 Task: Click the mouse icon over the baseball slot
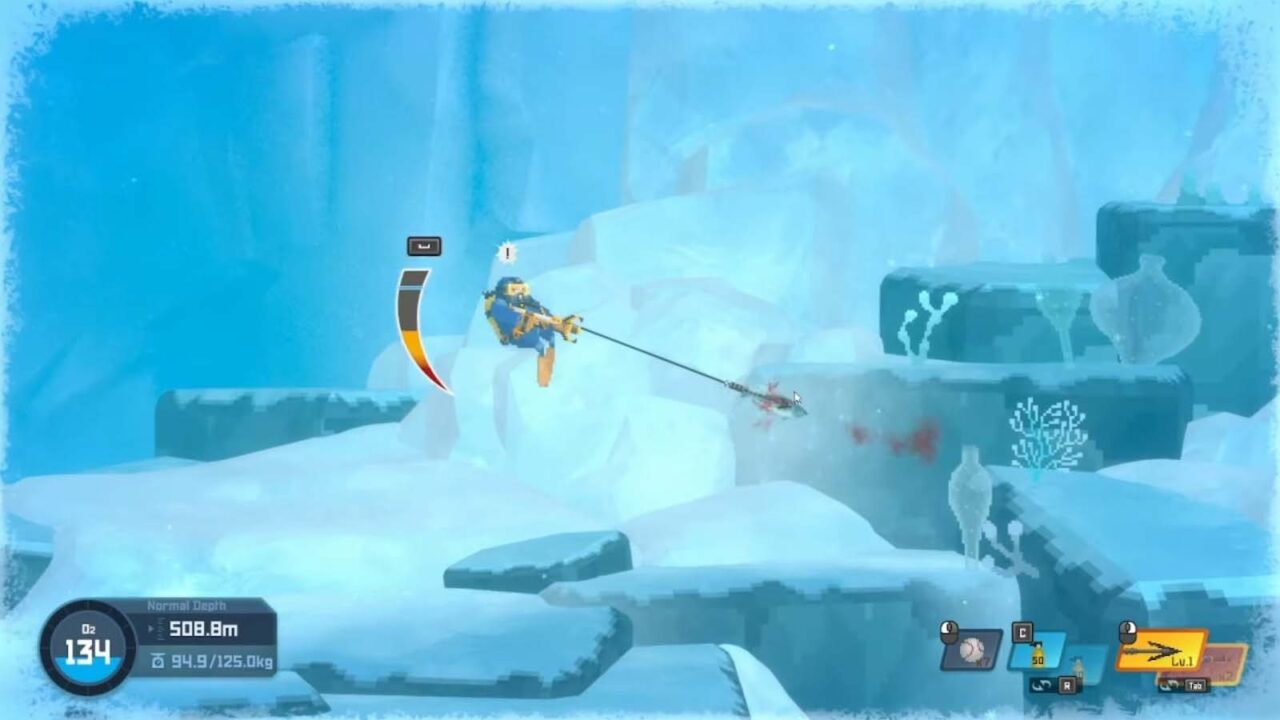(948, 633)
